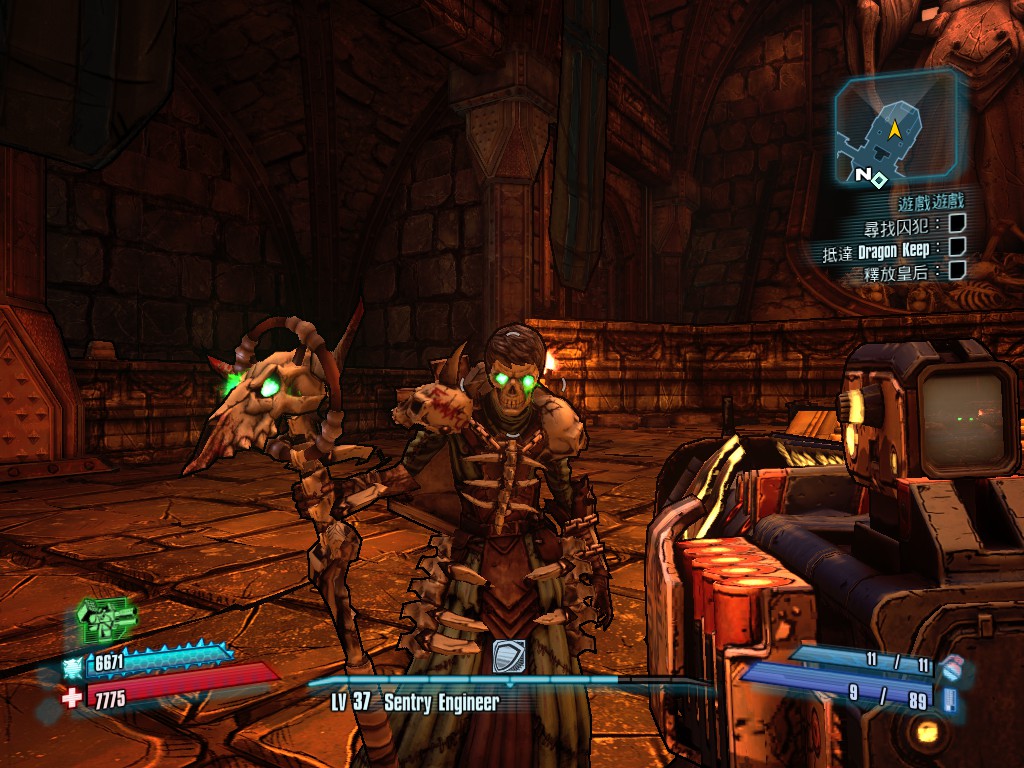Select the 遊戲遊戲 mission title
Viewport: 1024px width, 768px height.
931,202
